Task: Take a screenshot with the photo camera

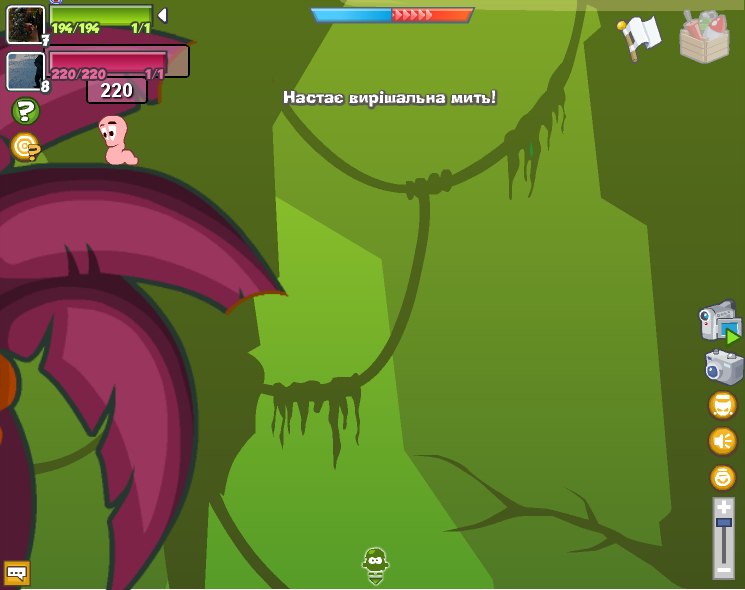Action: point(723,368)
